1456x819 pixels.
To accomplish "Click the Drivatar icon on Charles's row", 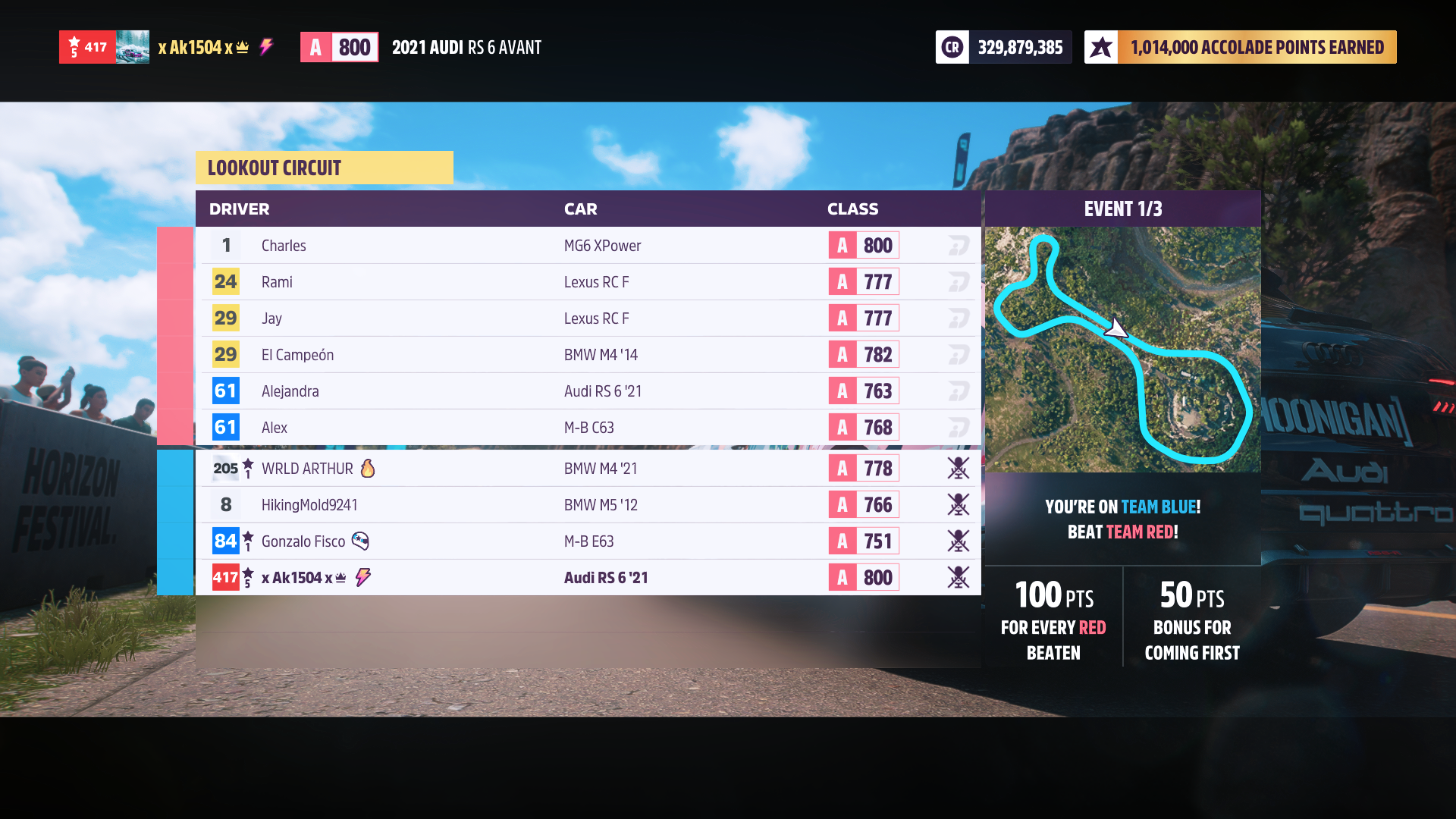I will (958, 245).
